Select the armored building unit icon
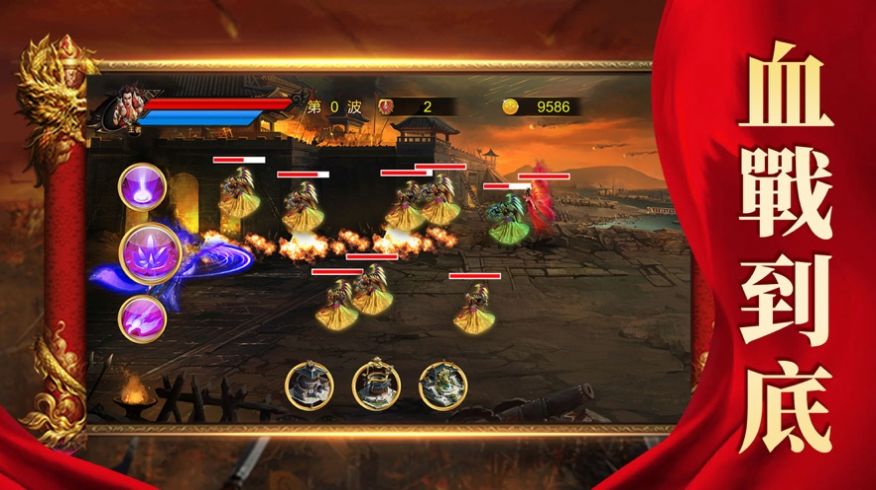This screenshot has width=876, height=490. click(307, 385)
